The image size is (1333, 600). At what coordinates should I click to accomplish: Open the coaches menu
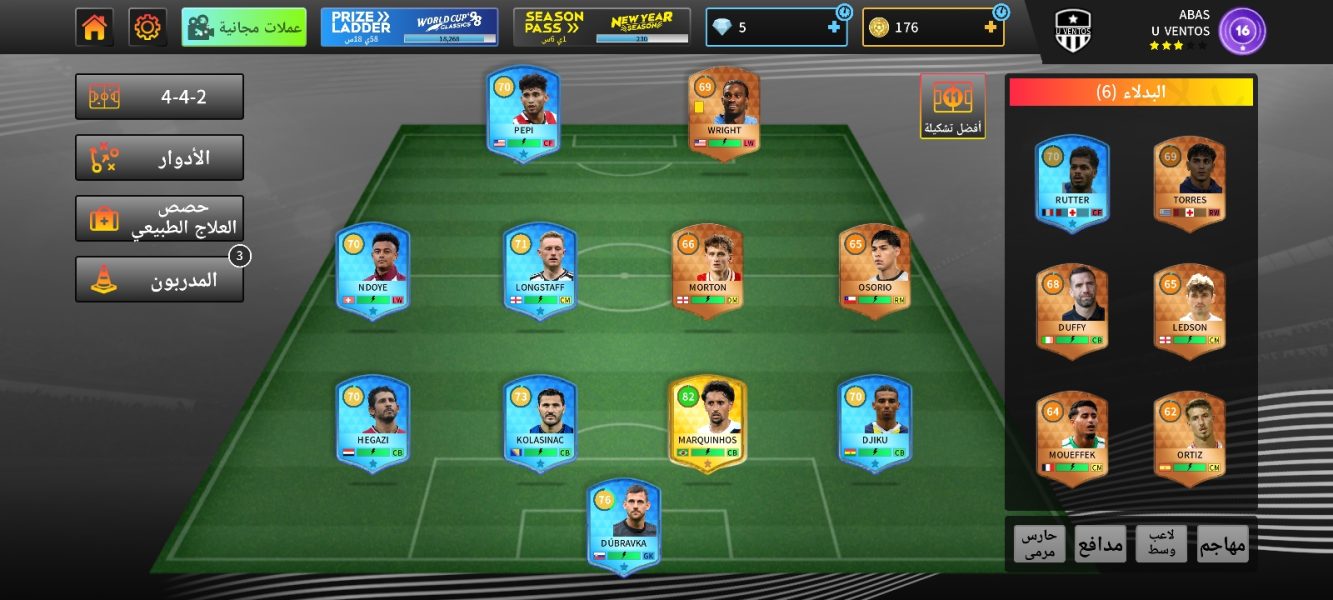pos(160,280)
